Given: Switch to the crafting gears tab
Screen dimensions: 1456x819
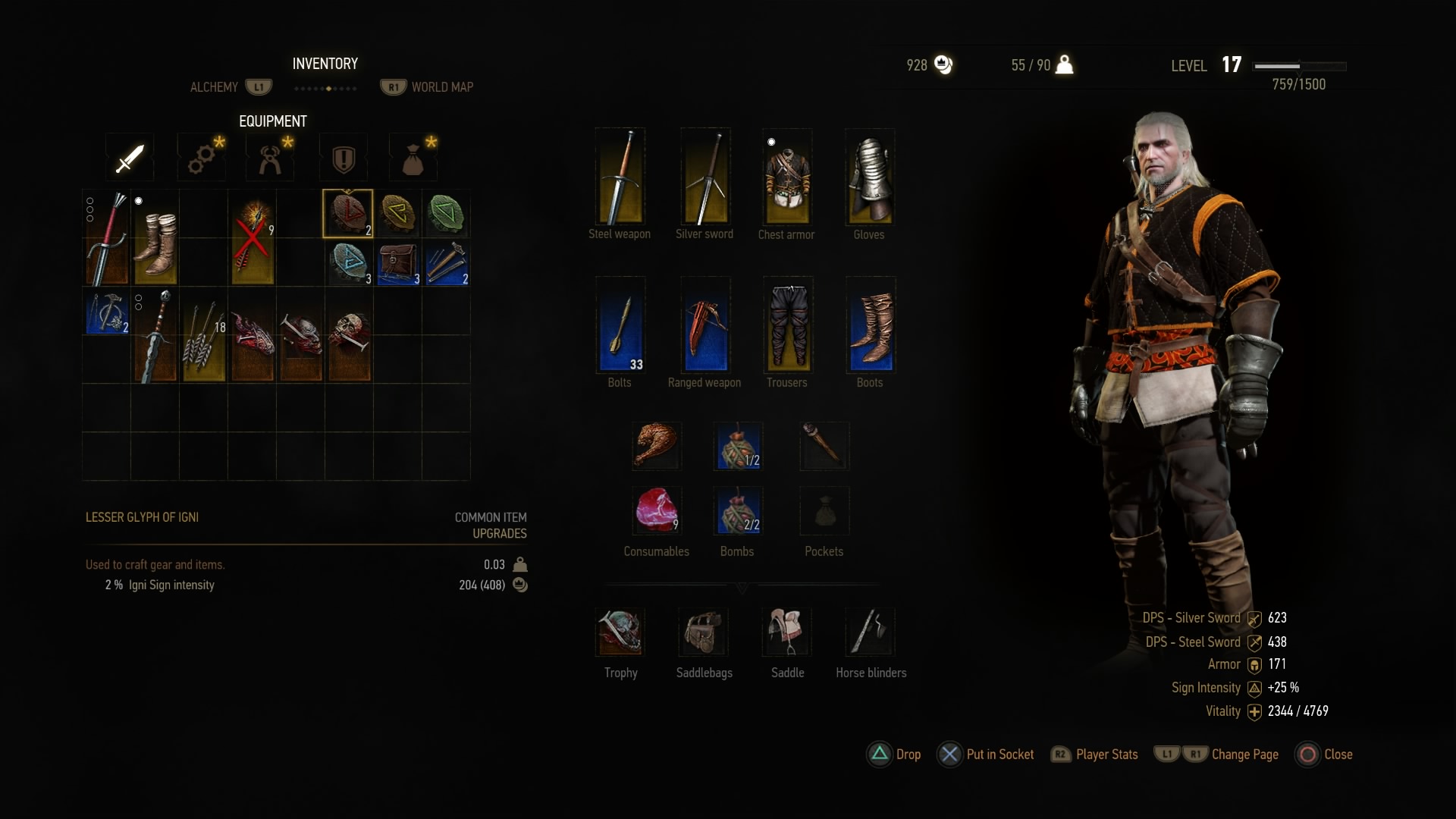Looking at the screenshot, I should click(201, 158).
